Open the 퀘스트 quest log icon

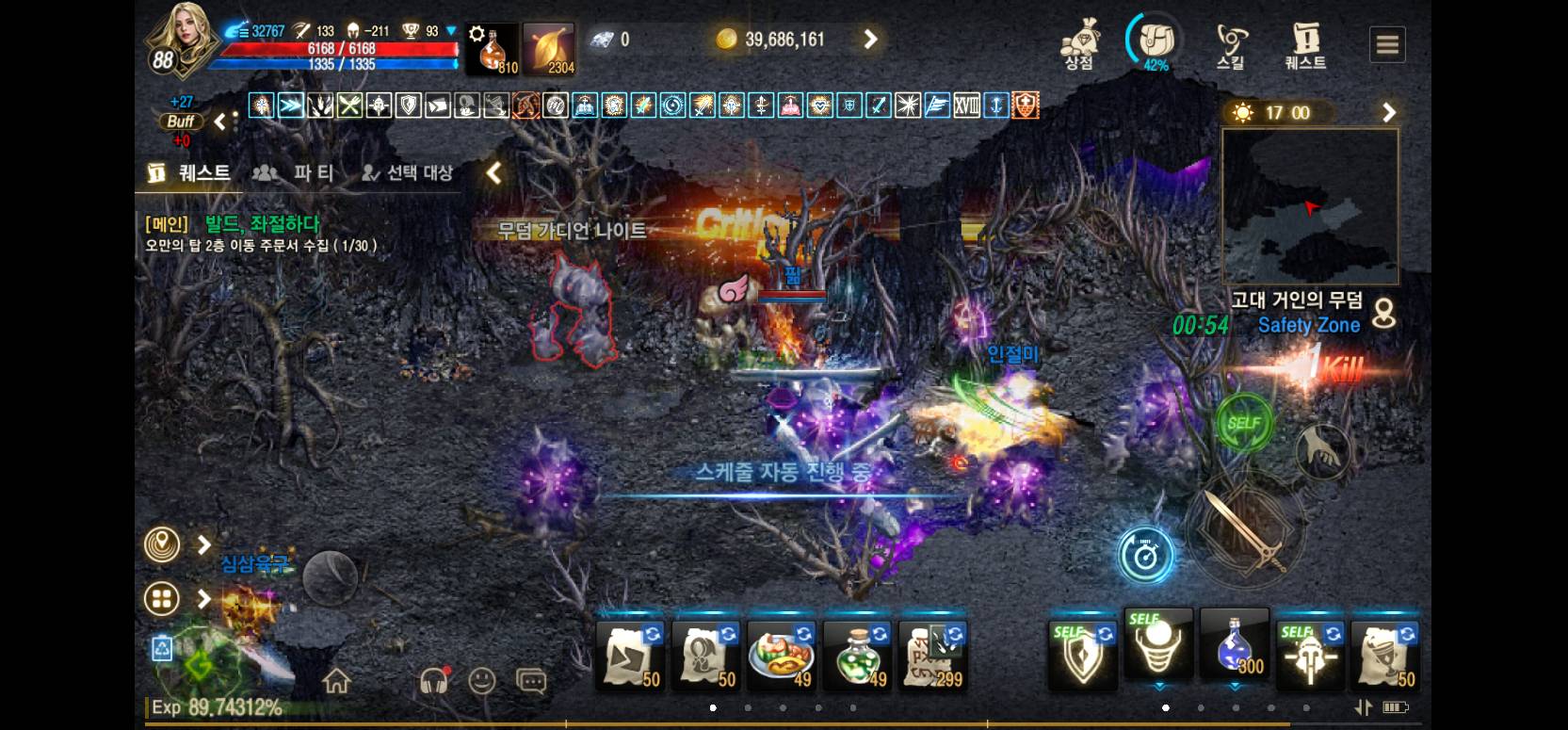pos(1305,44)
